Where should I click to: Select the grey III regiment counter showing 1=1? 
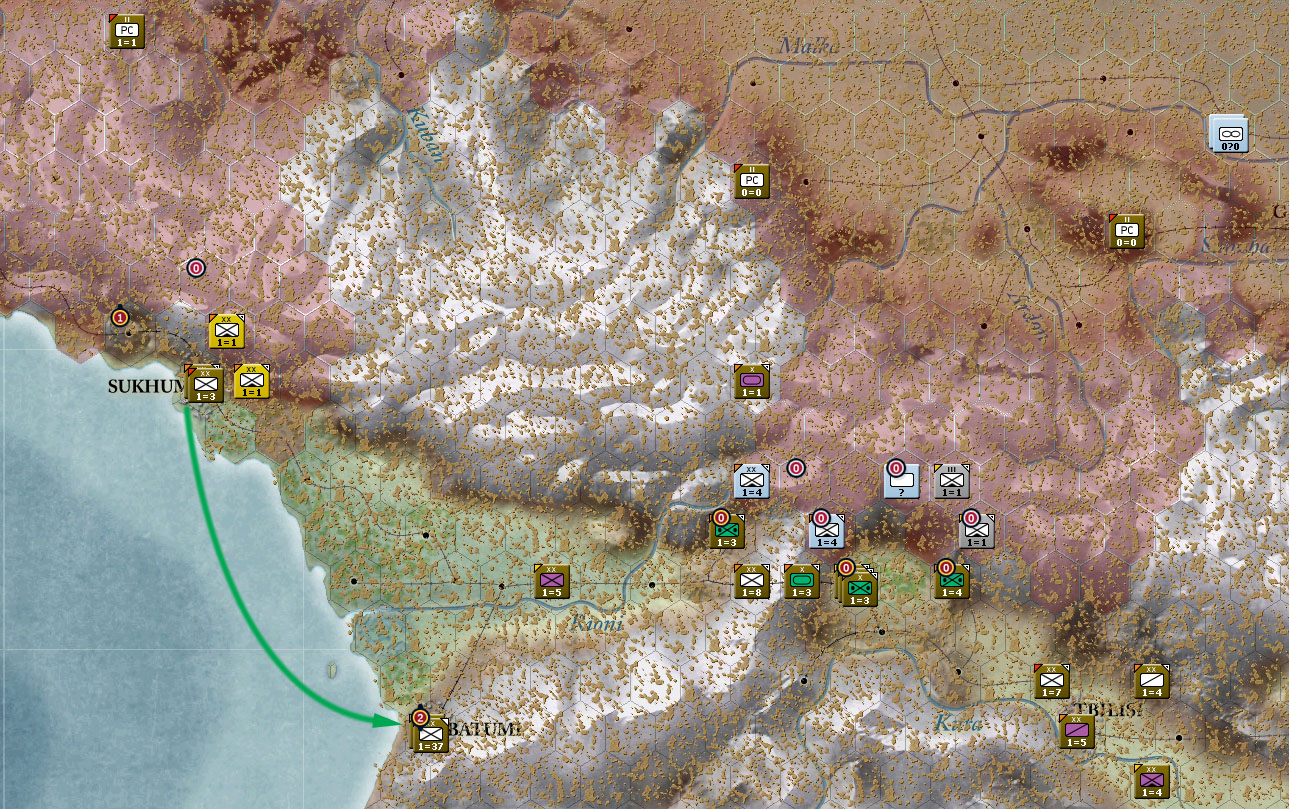coord(950,482)
